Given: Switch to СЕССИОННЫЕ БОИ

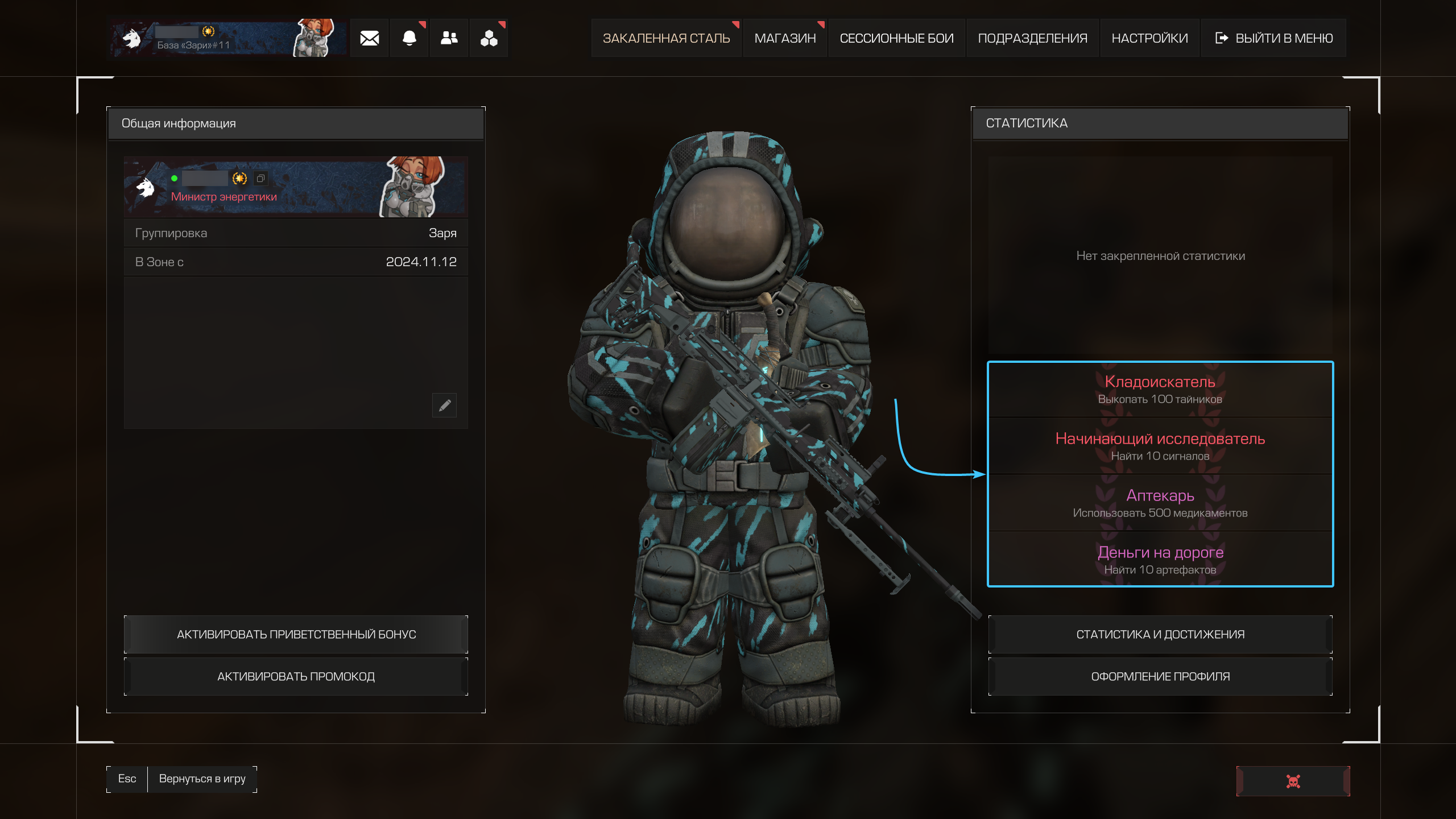Looking at the screenshot, I should [896, 38].
